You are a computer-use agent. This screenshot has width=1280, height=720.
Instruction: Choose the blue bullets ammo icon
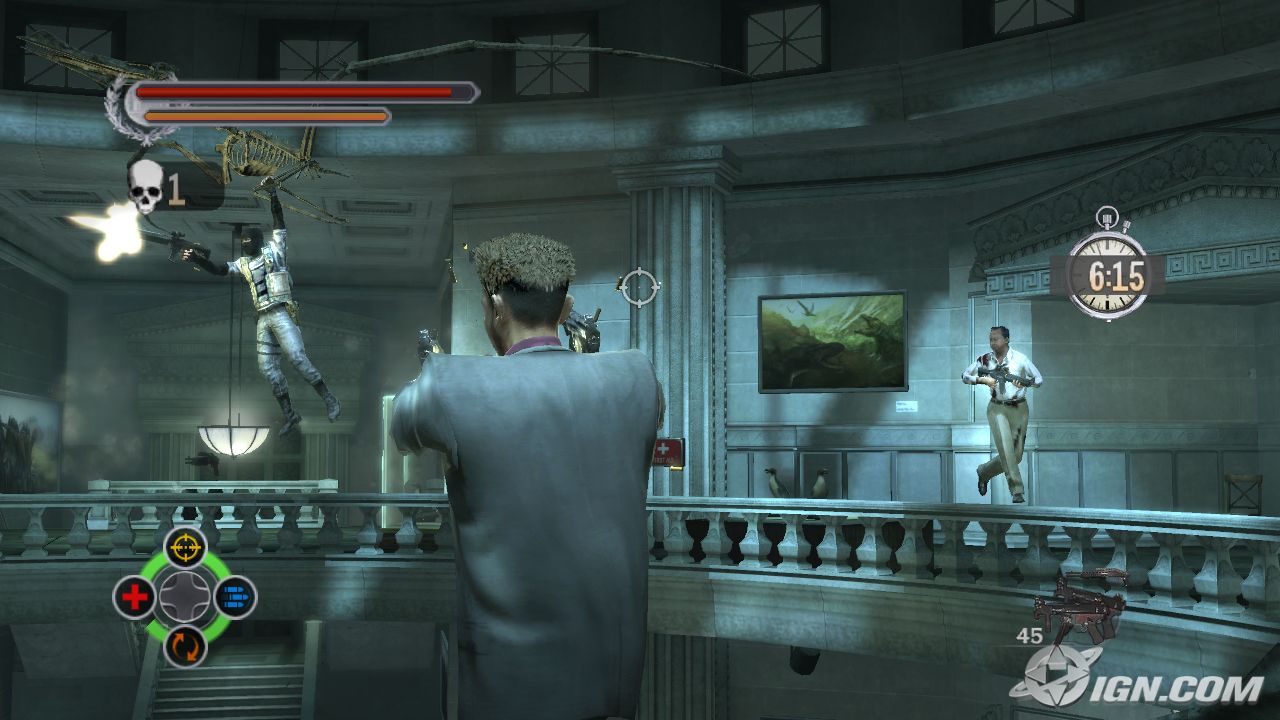click(236, 597)
